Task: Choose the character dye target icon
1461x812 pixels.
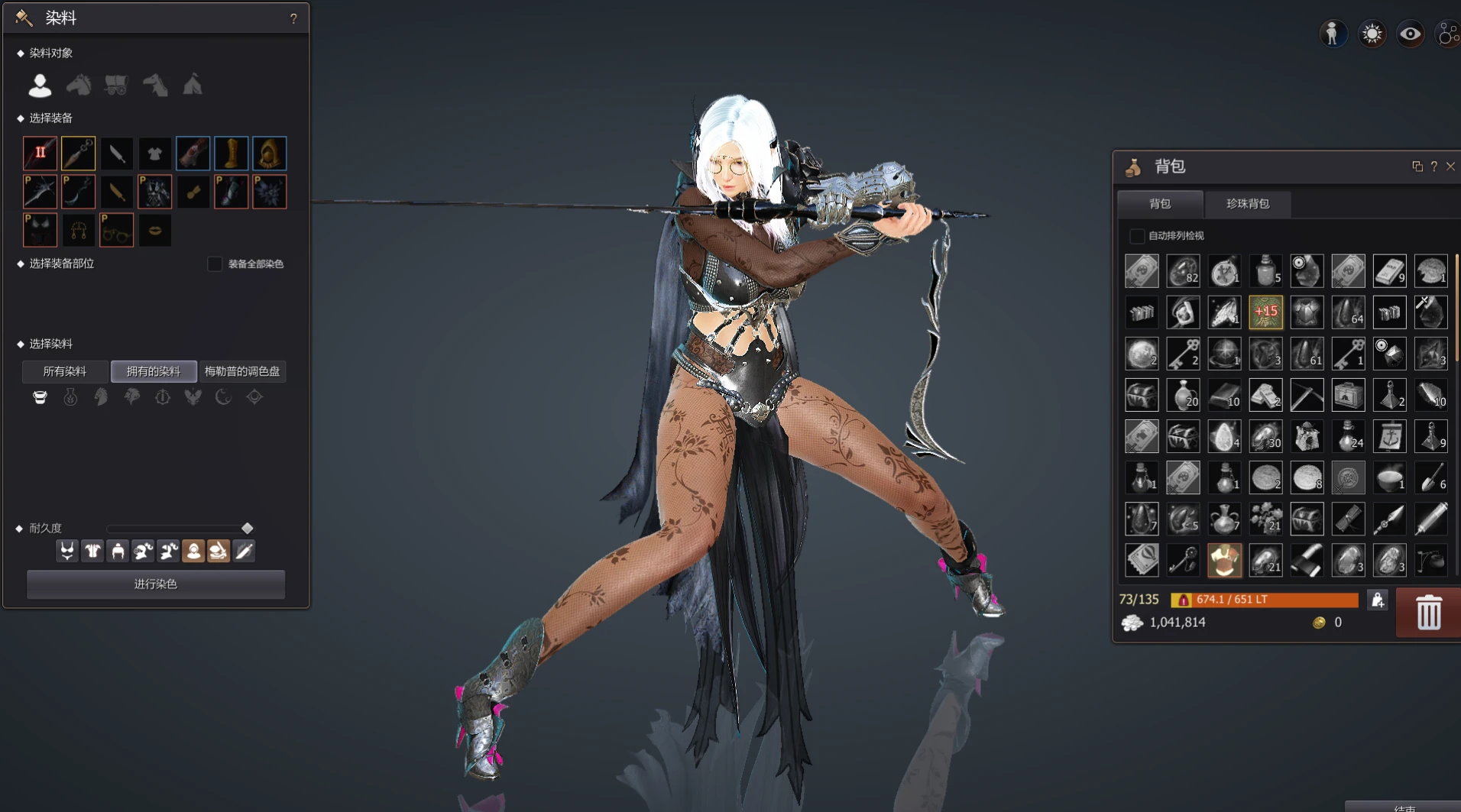Action: 40,85
